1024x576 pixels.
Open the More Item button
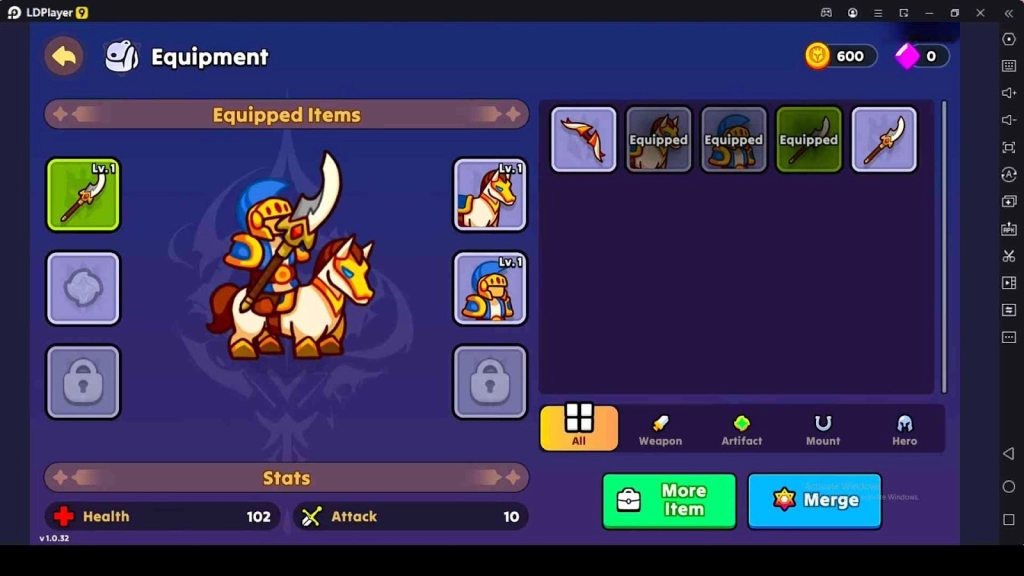pos(669,500)
